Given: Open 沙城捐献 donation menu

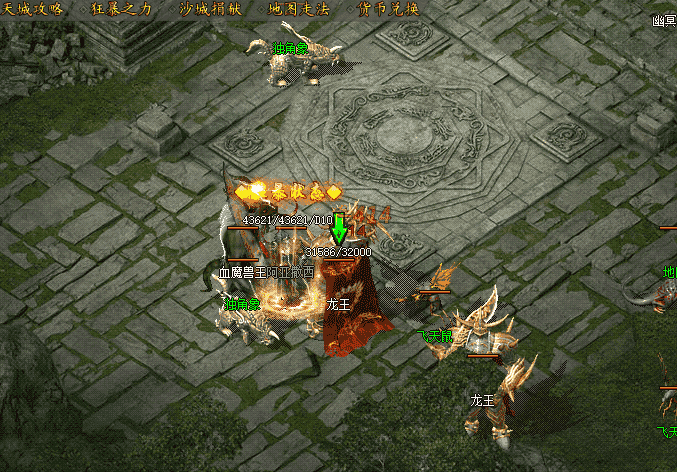Looking at the screenshot, I should [x=211, y=8].
